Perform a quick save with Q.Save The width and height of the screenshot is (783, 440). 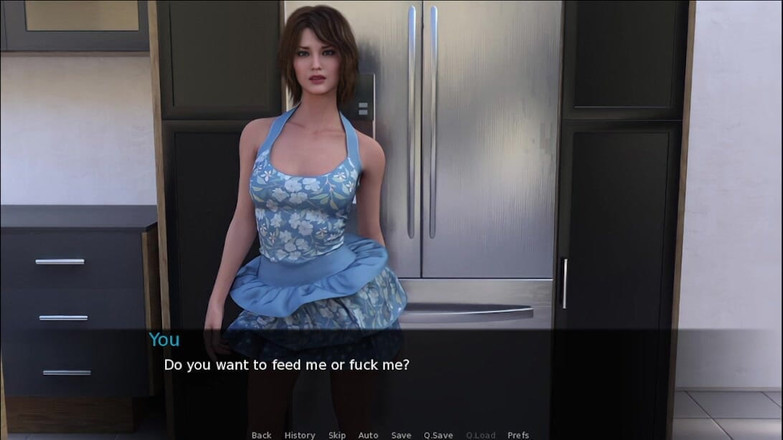coord(438,435)
